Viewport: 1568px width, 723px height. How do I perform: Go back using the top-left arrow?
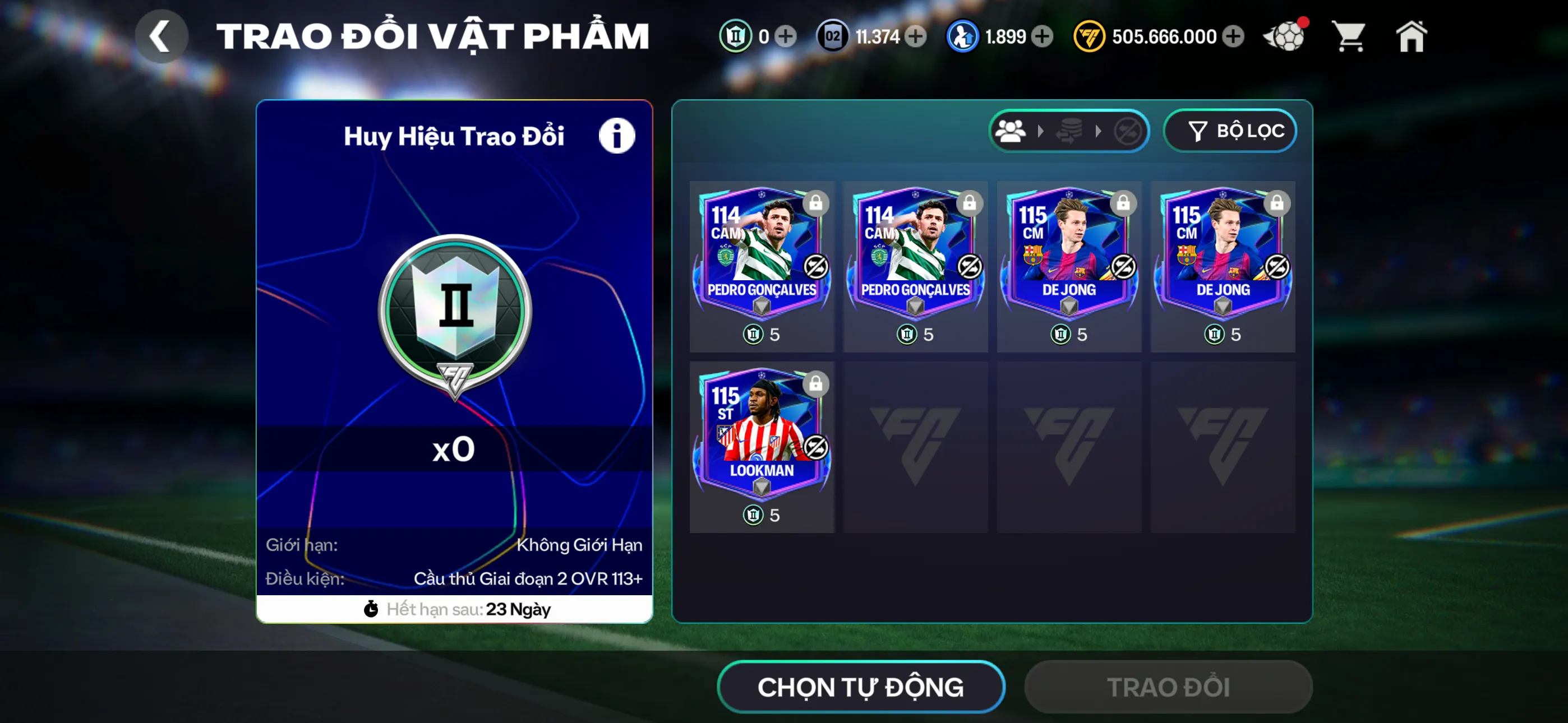coord(162,35)
